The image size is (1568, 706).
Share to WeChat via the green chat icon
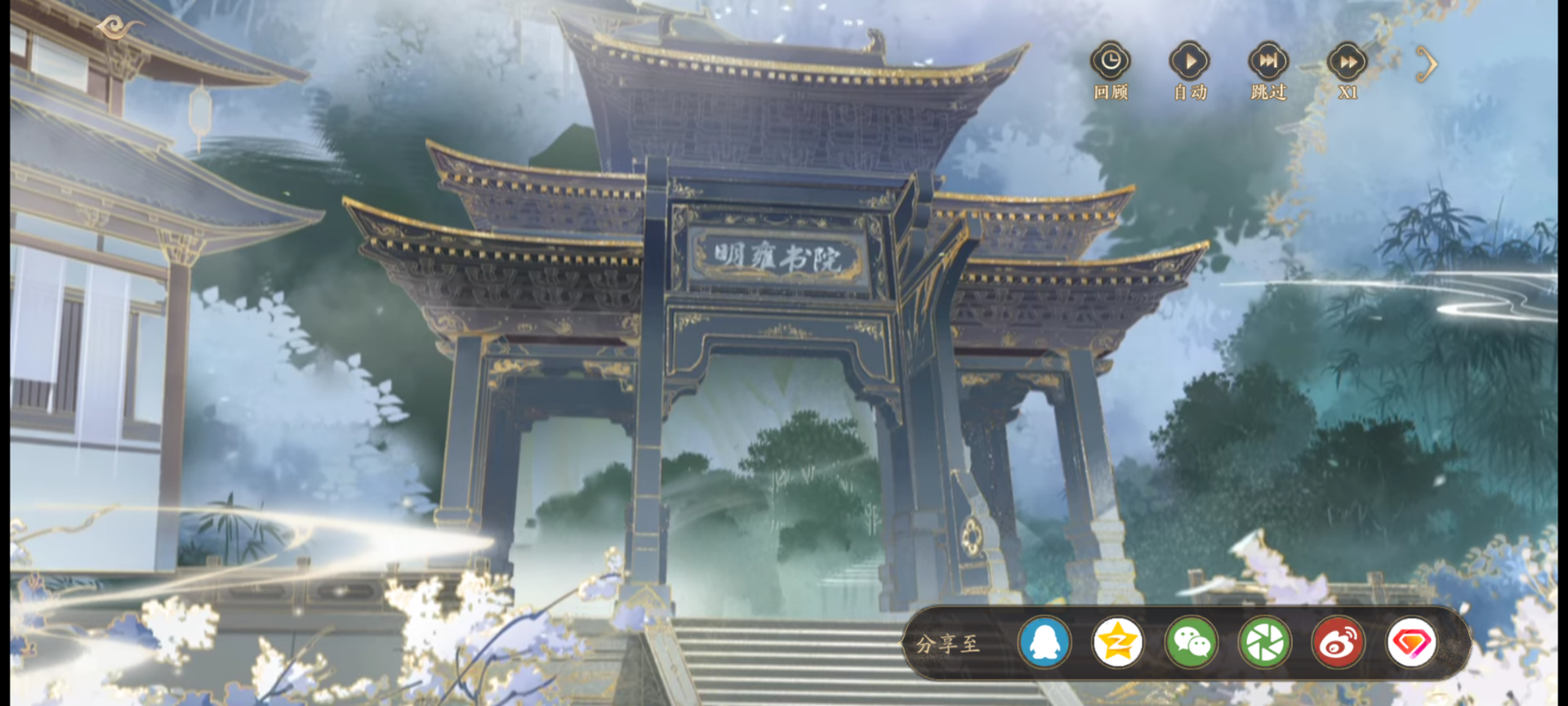click(1191, 643)
